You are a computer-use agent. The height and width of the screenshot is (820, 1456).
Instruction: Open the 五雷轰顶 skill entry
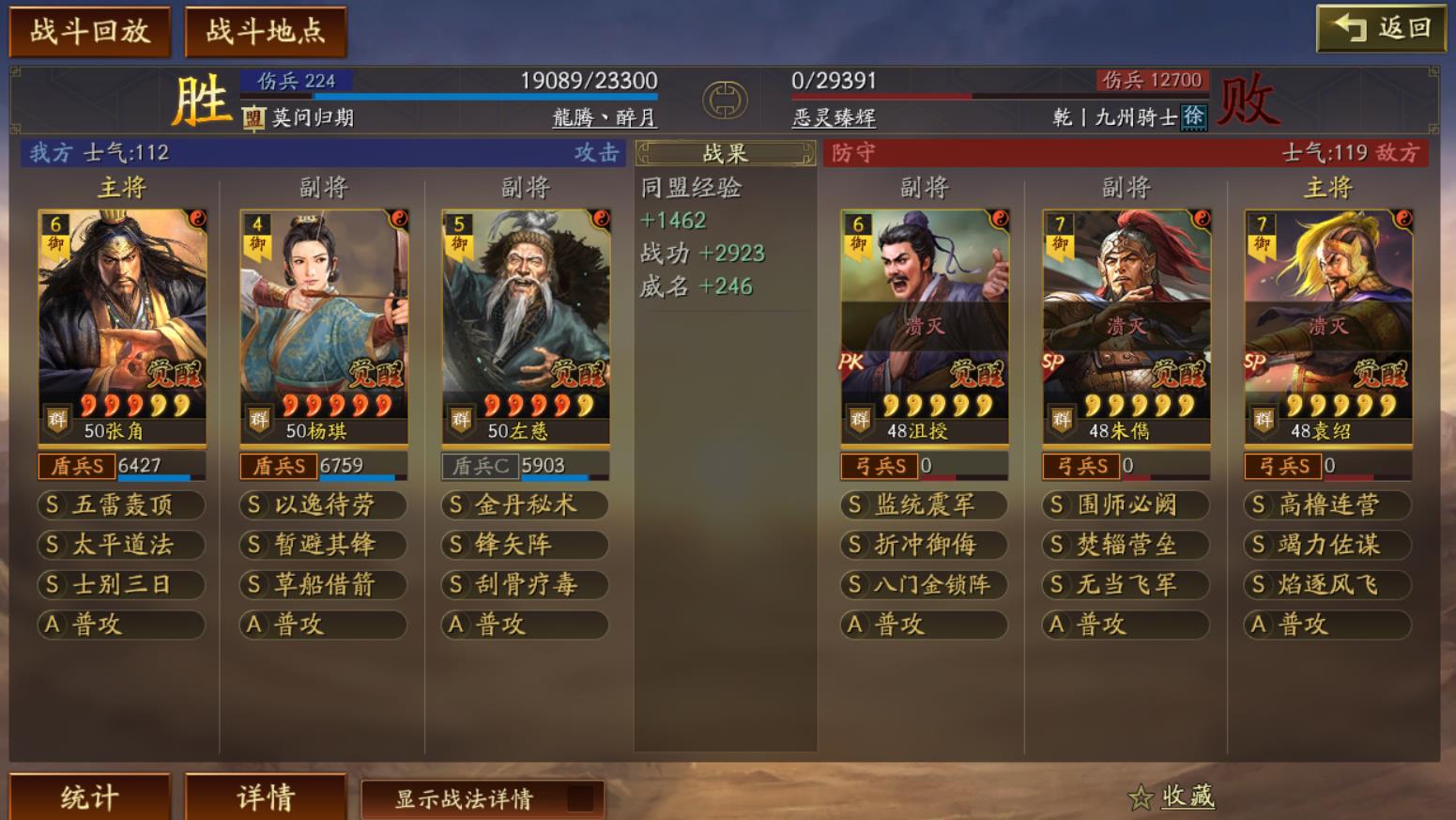tap(122, 505)
